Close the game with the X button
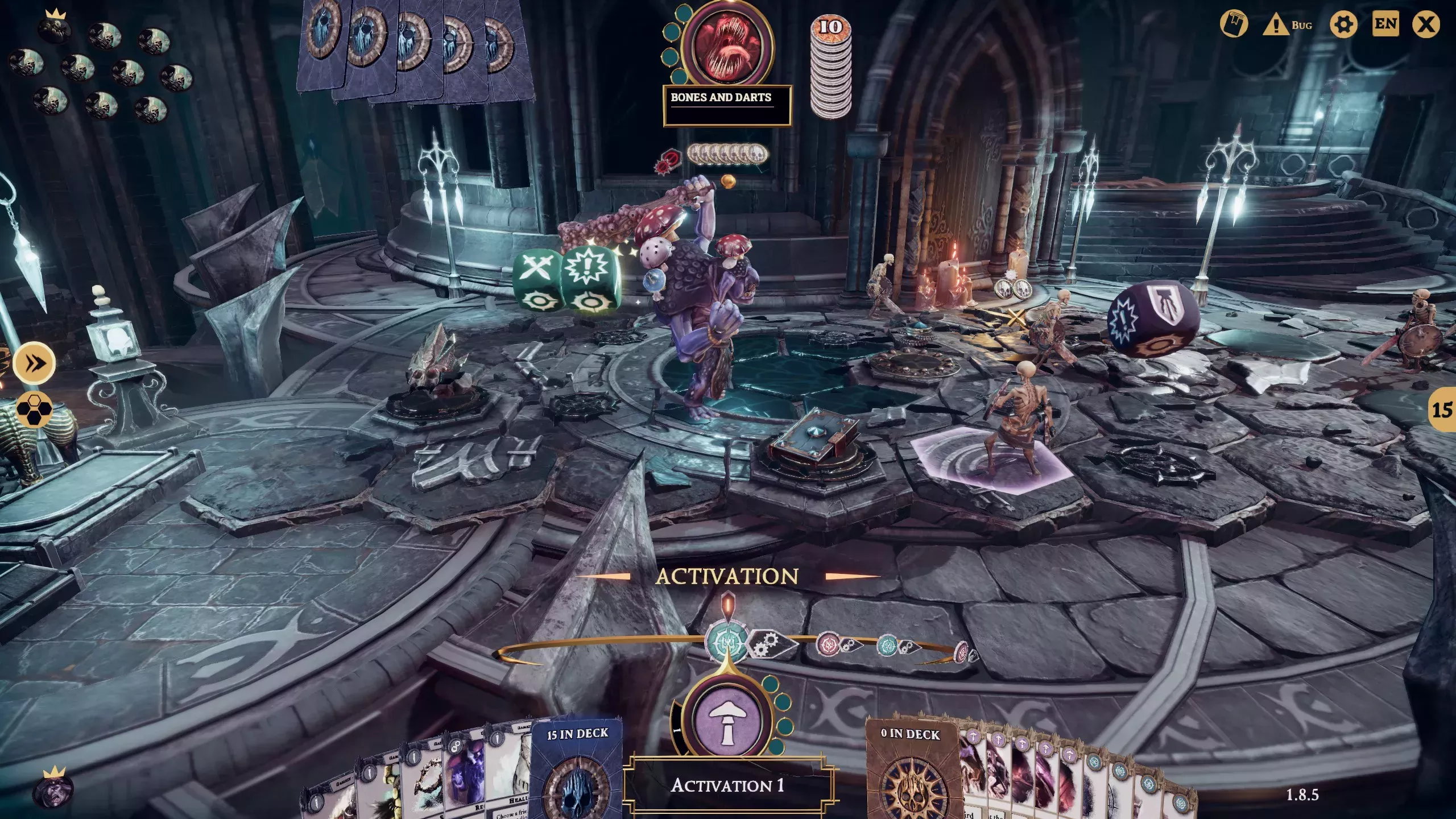The height and width of the screenshot is (819, 1456). pos(1426,24)
